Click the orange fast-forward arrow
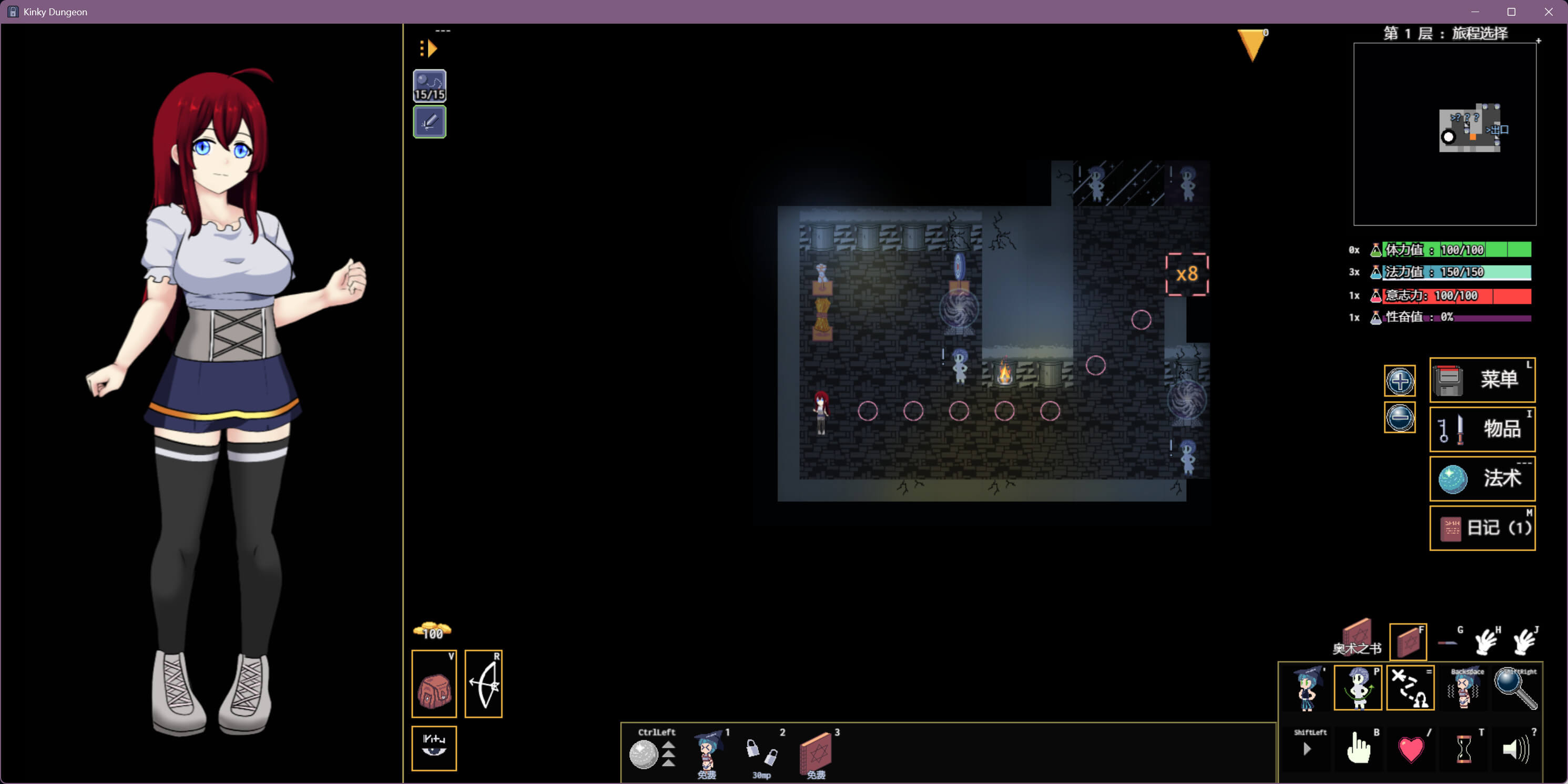Viewport: 1568px width, 784px height. click(429, 48)
